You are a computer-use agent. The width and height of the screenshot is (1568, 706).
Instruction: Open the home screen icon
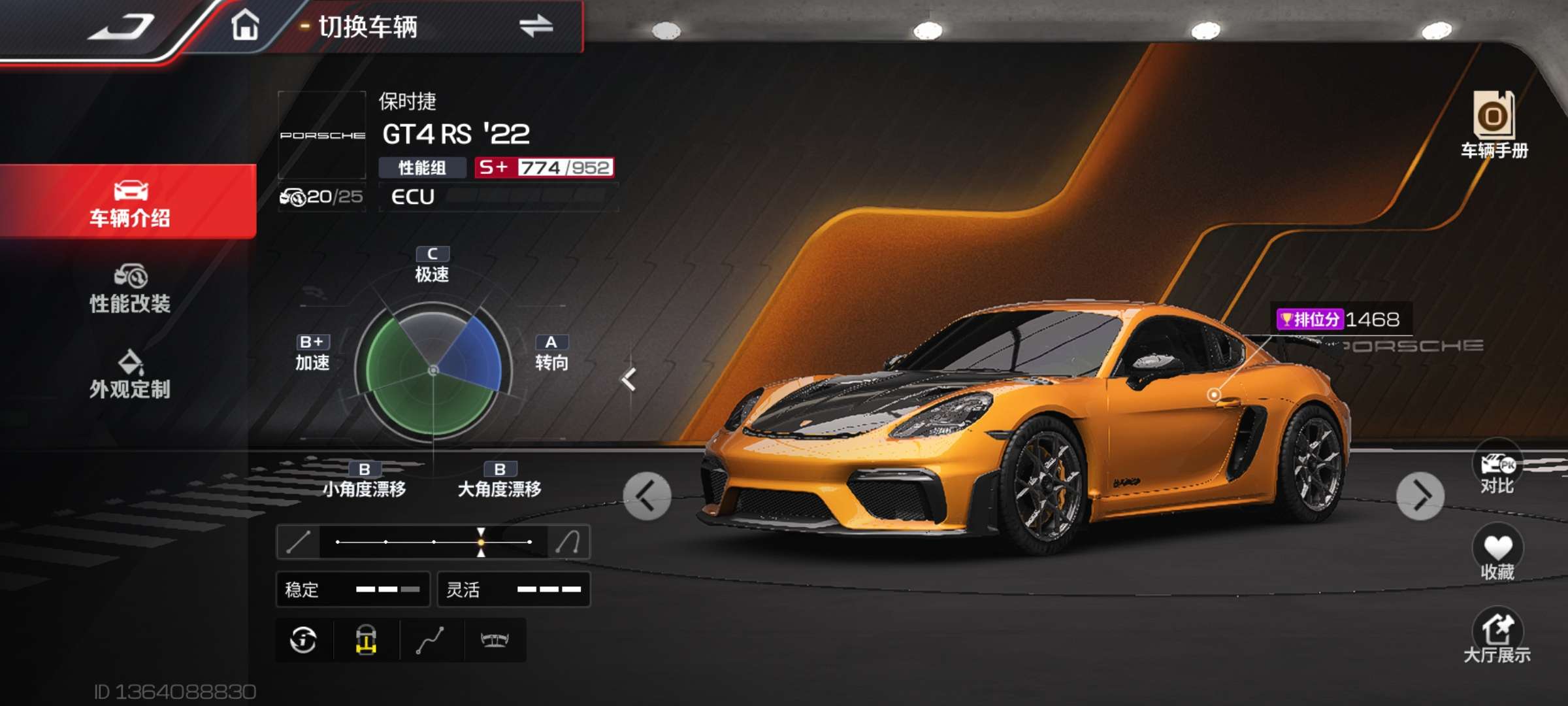pos(245,26)
